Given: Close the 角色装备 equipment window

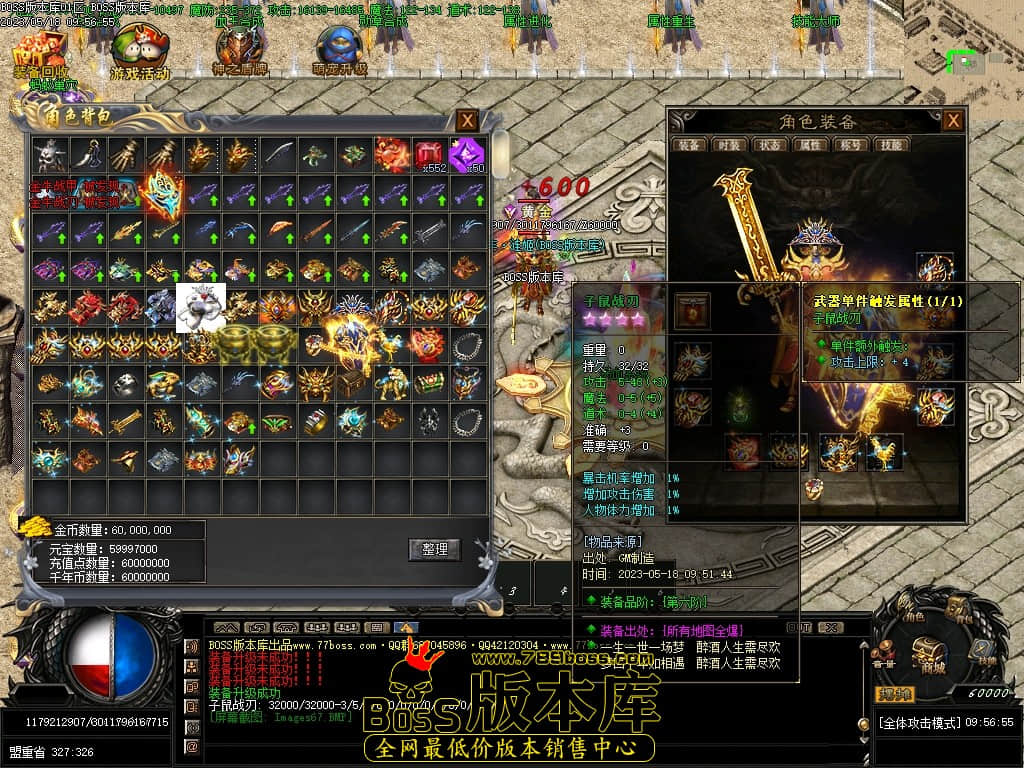Looking at the screenshot, I should click(953, 121).
